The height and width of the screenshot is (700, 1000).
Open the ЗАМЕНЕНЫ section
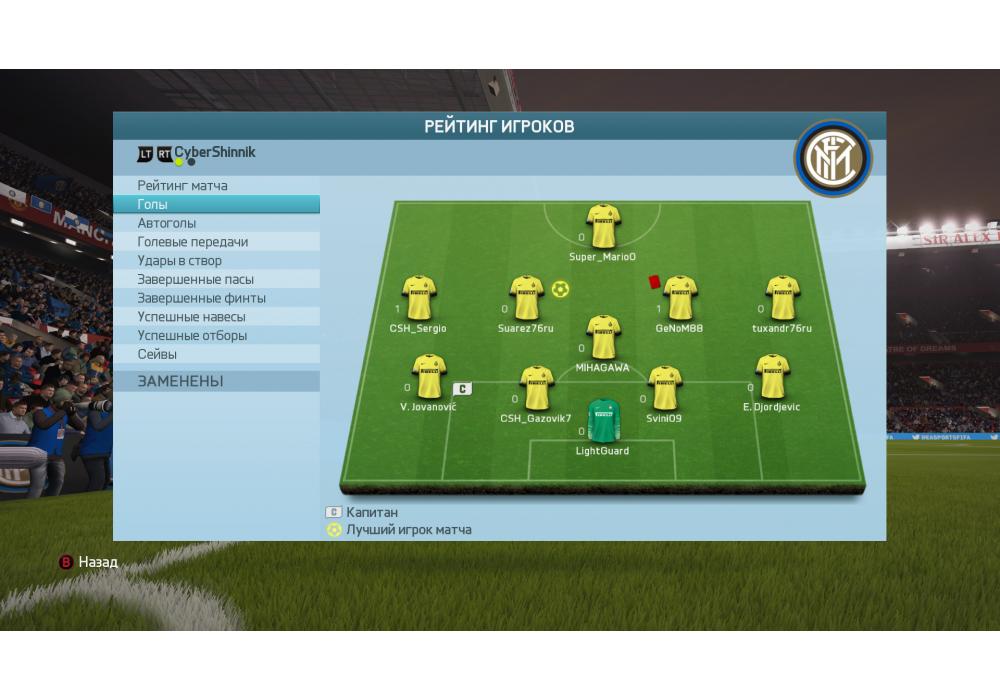coord(181,381)
